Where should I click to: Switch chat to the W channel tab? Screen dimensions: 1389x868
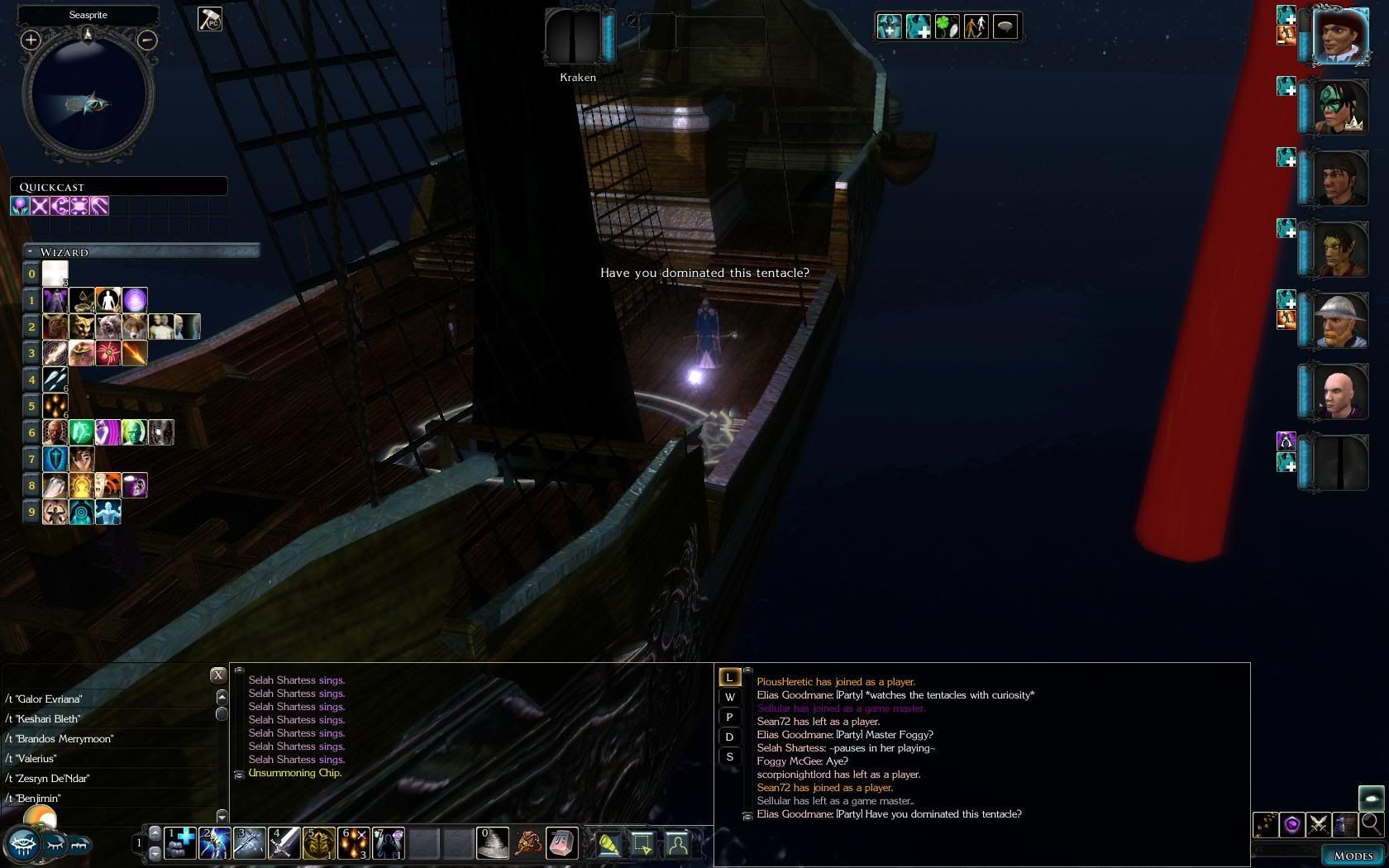pos(729,697)
